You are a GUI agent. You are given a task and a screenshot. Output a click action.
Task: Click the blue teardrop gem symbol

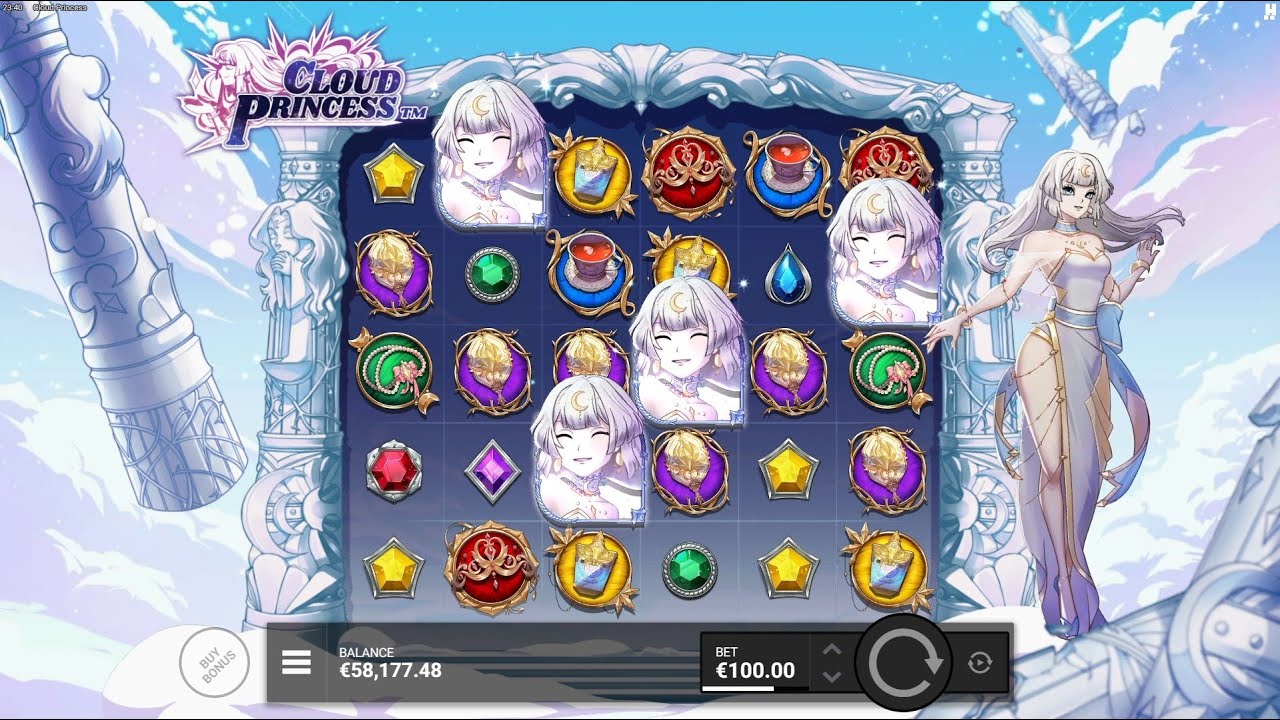pos(791,272)
